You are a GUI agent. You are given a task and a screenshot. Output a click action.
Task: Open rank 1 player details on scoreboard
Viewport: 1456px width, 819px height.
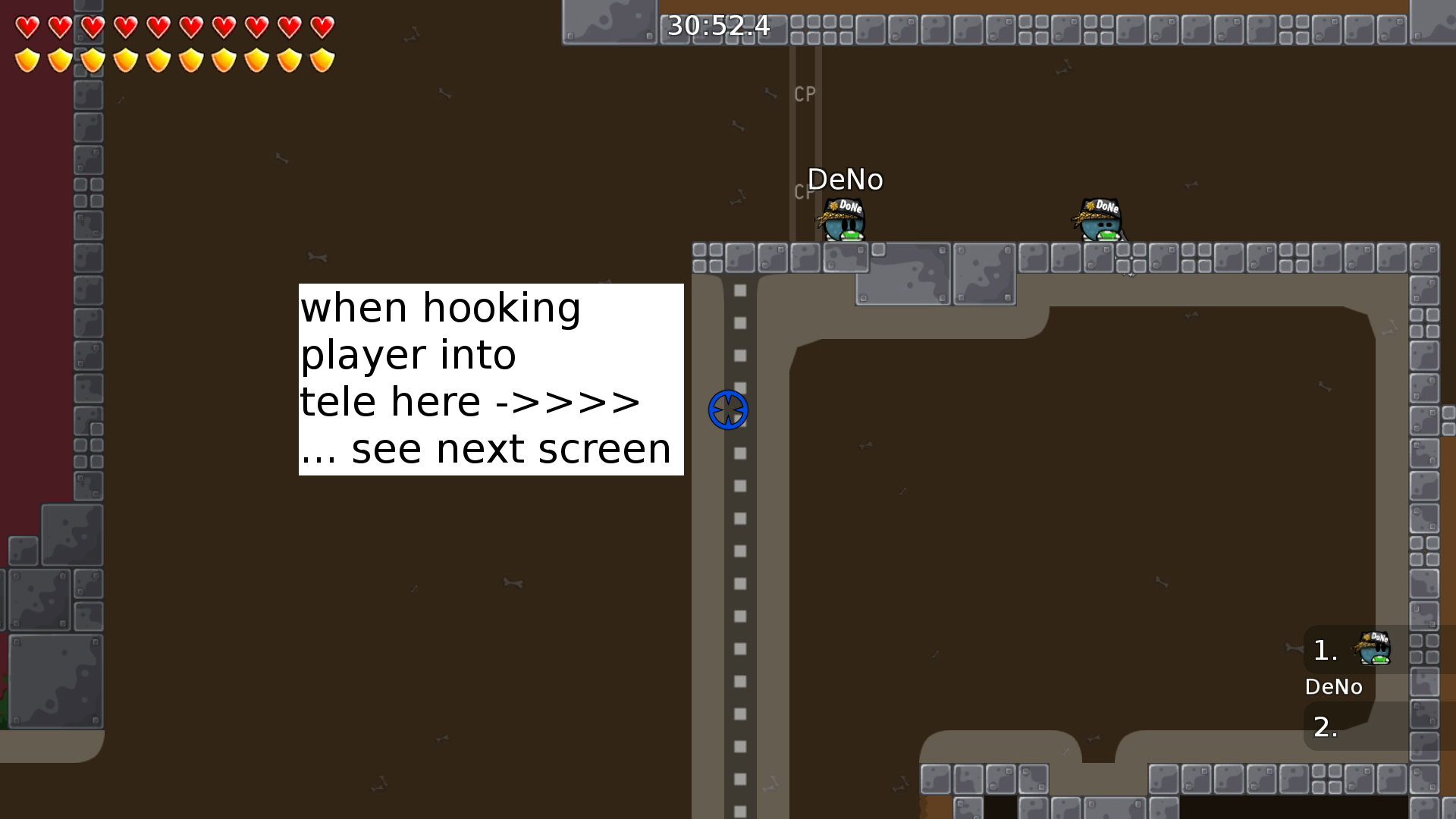(x=1323, y=648)
